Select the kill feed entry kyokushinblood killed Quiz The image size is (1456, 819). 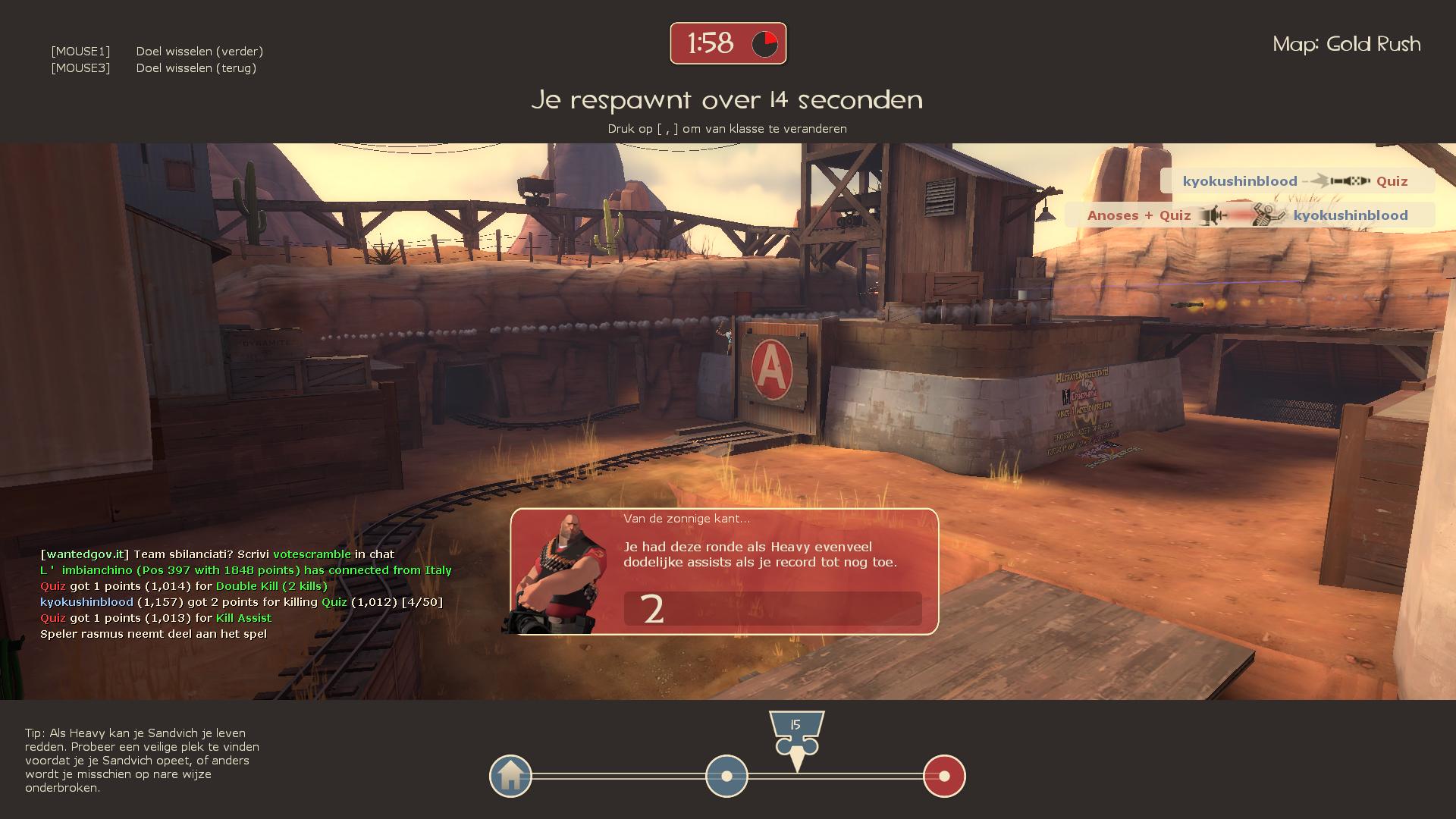click(x=1296, y=181)
